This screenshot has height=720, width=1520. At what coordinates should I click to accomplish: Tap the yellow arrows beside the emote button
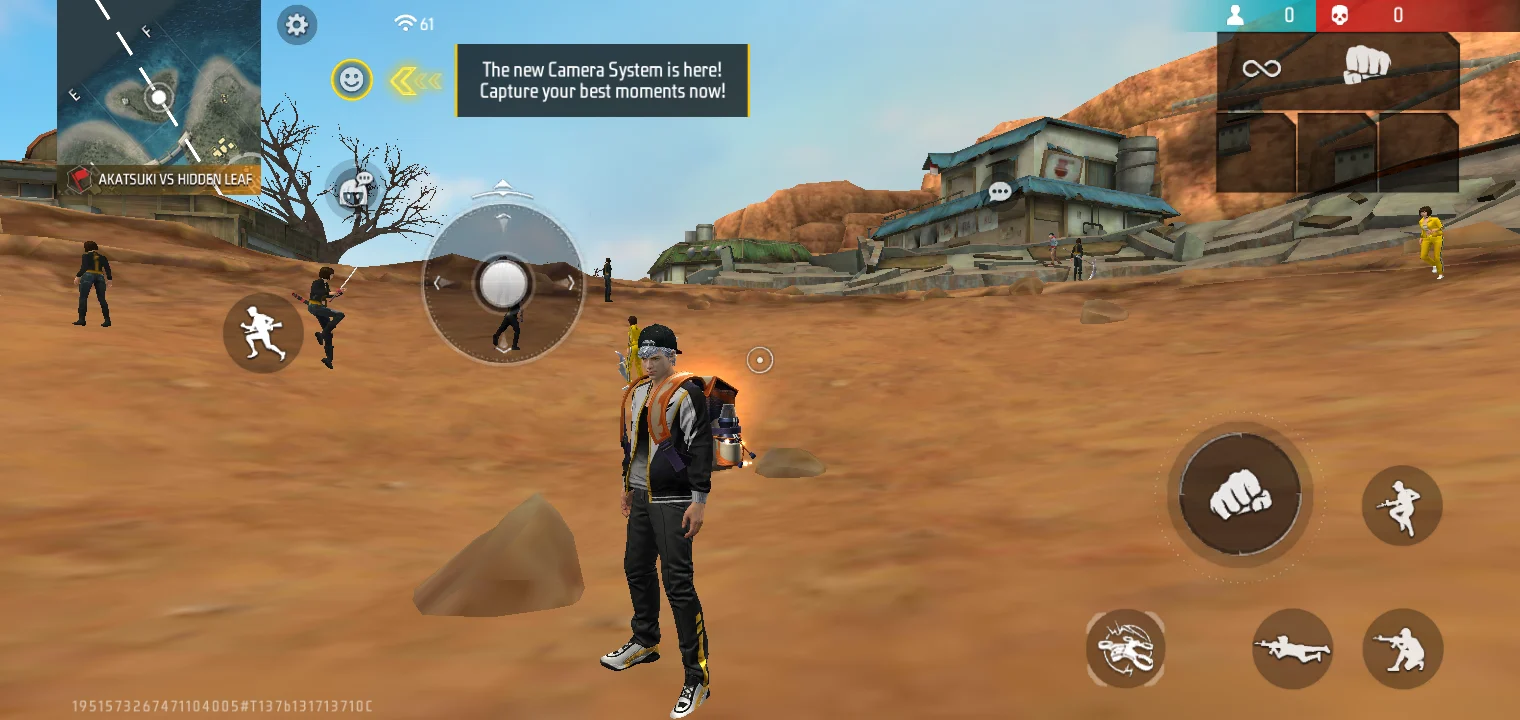(x=414, y=81)
